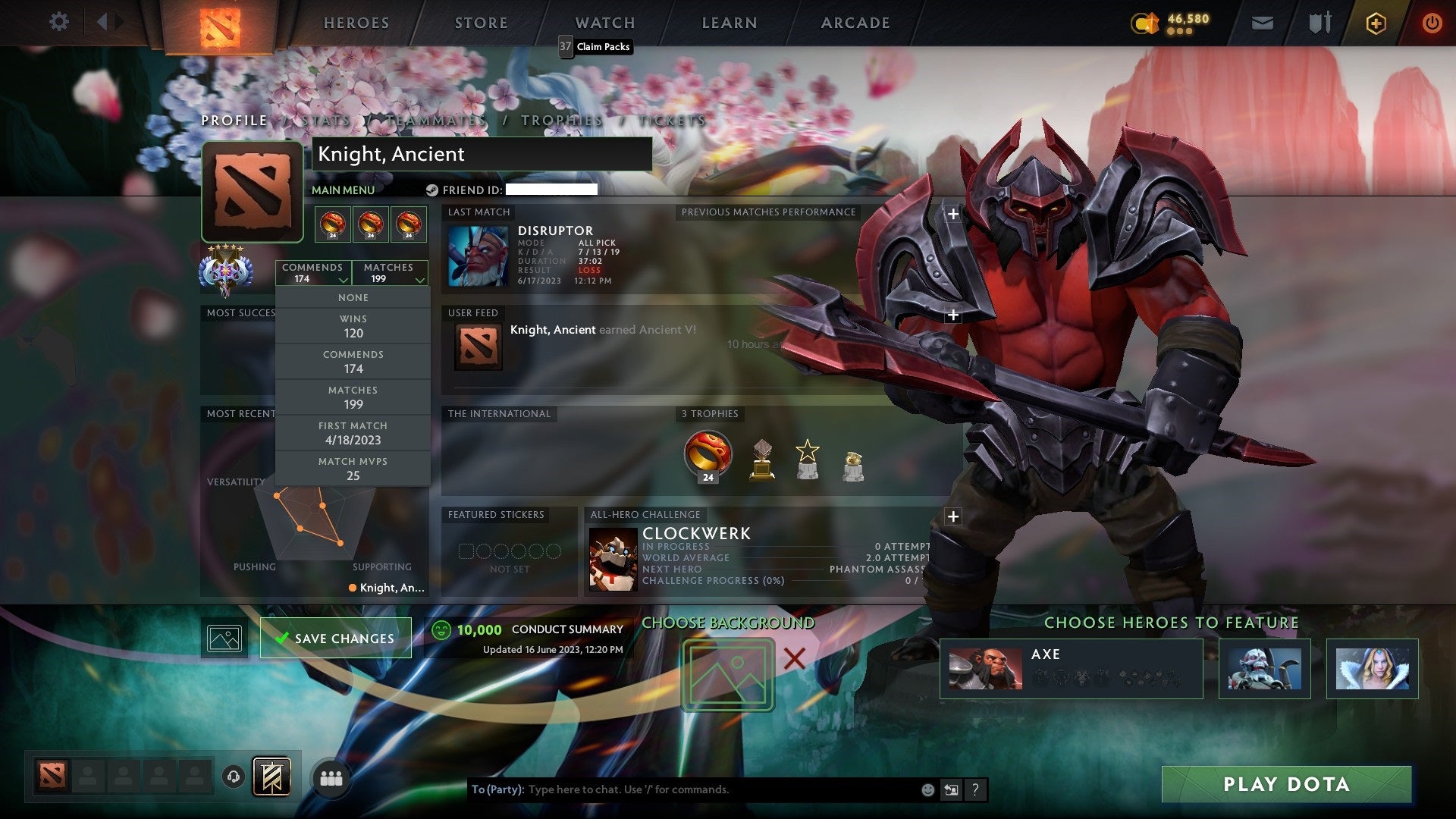Open the mail notifications icon
Image resolution: width=1456 pixels, height=819 pixels.
coord(1263,23)
